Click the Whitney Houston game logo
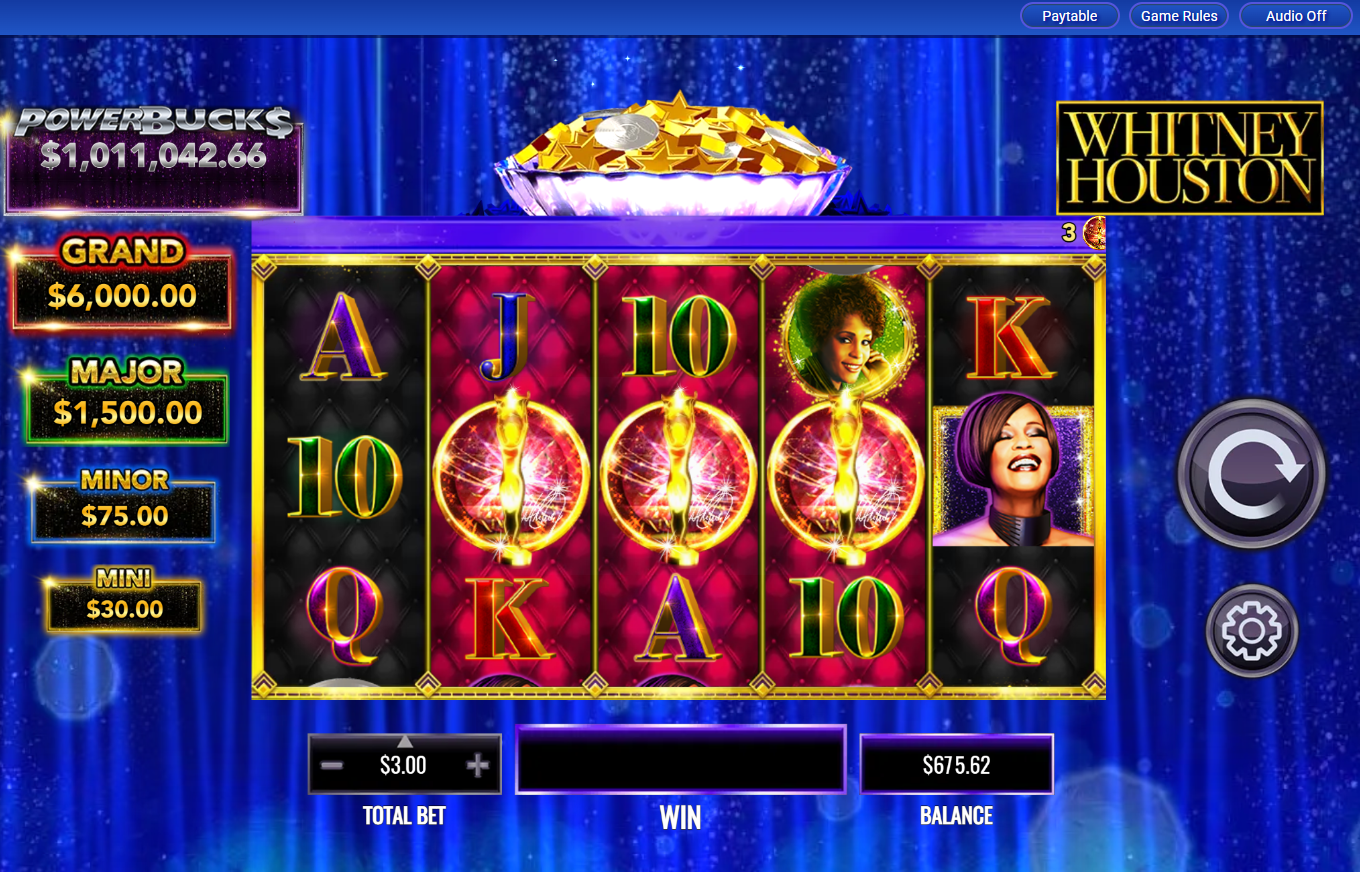The image size is (1360, 872). click(x=1190, y=157)
